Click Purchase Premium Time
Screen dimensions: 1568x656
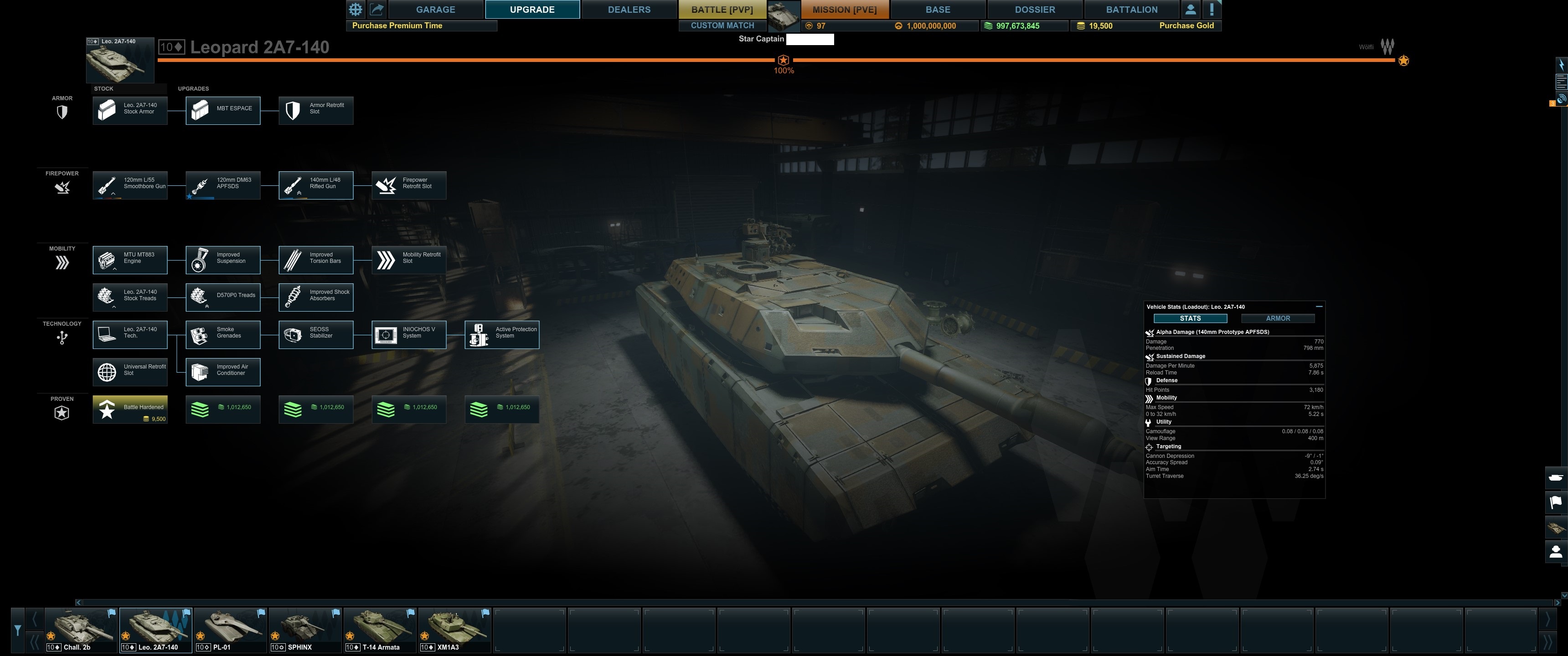click(x=397, y=26)
